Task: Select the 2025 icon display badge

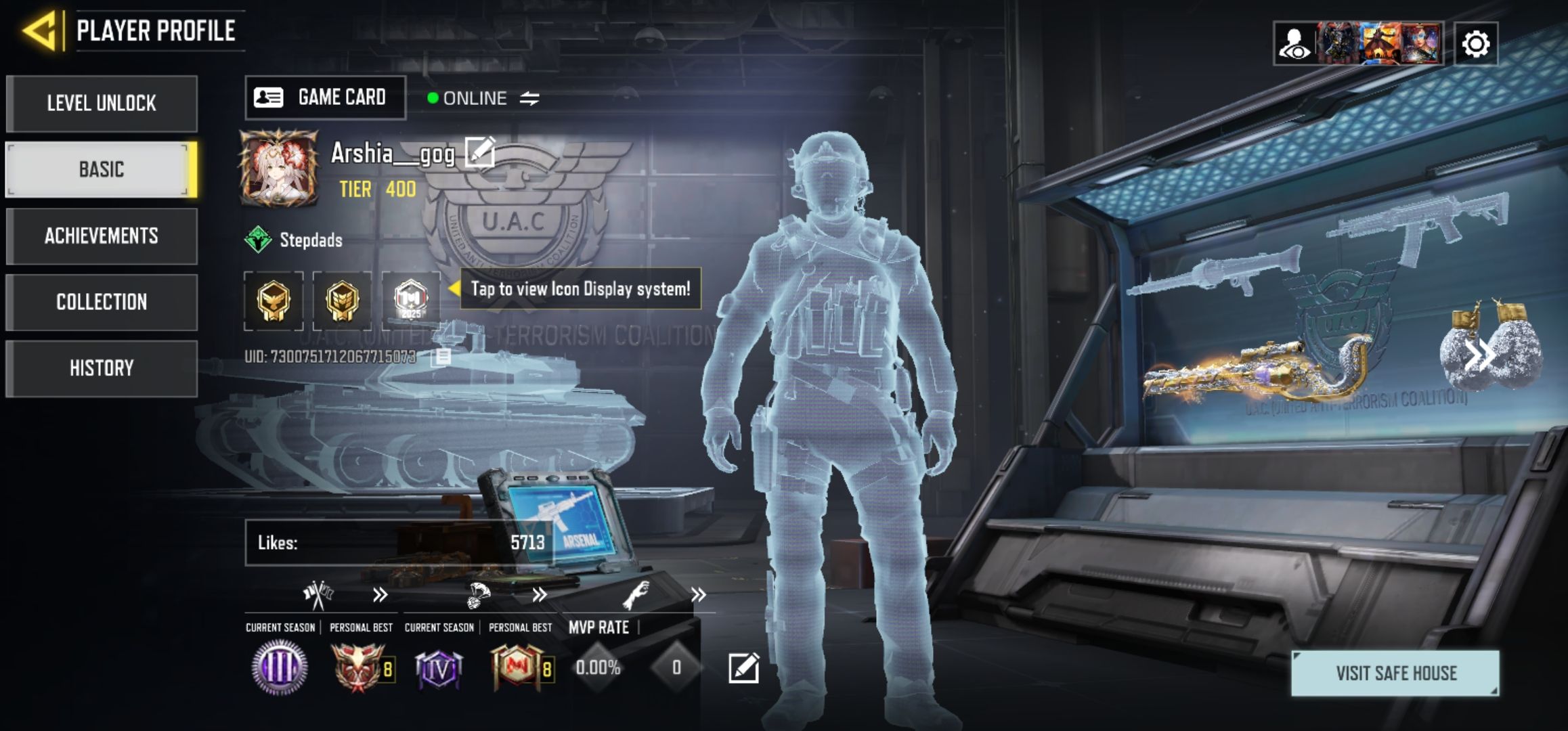Action: coord(411,301)
